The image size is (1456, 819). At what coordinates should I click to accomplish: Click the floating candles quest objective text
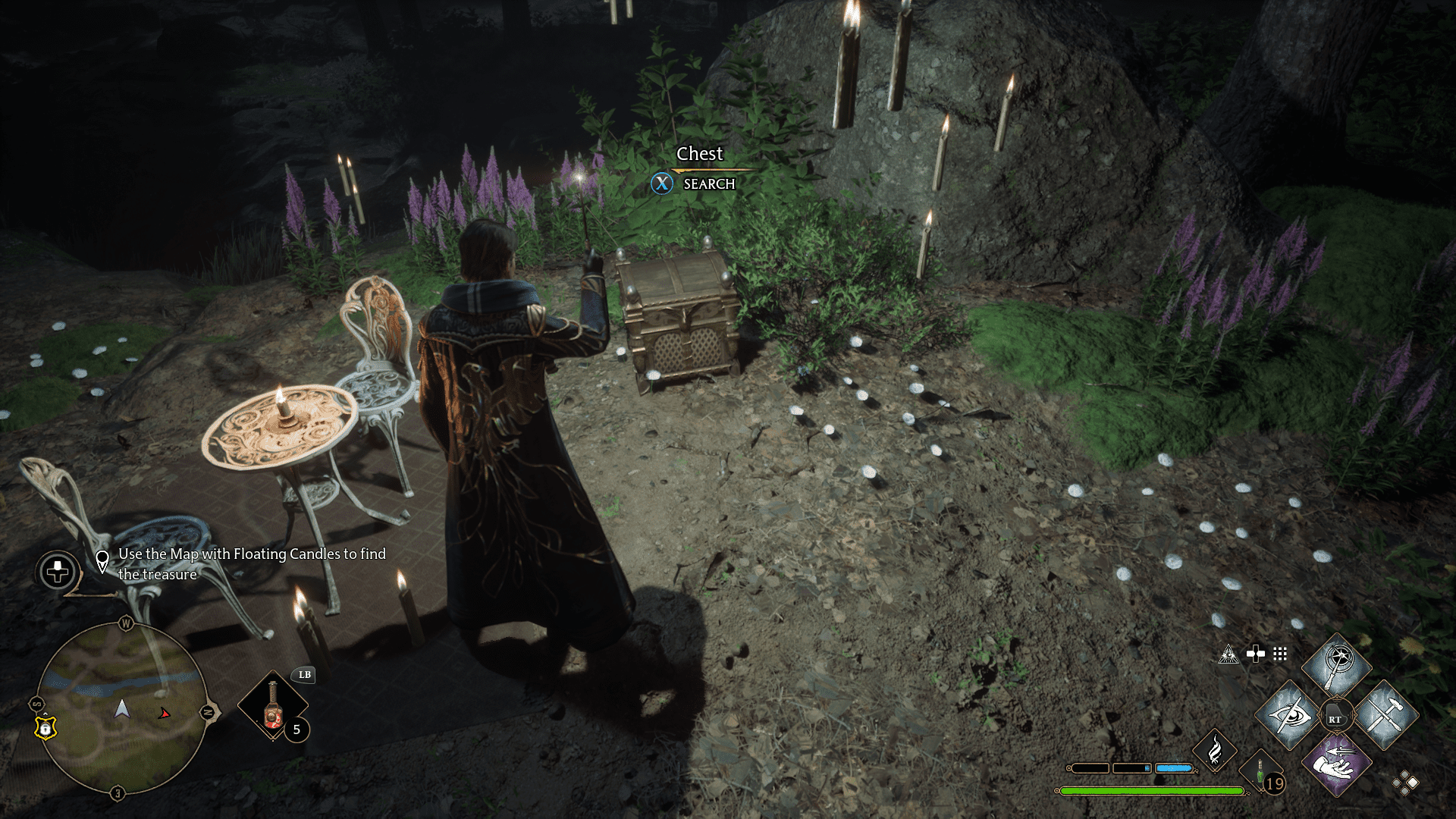(x=252, y=564)
